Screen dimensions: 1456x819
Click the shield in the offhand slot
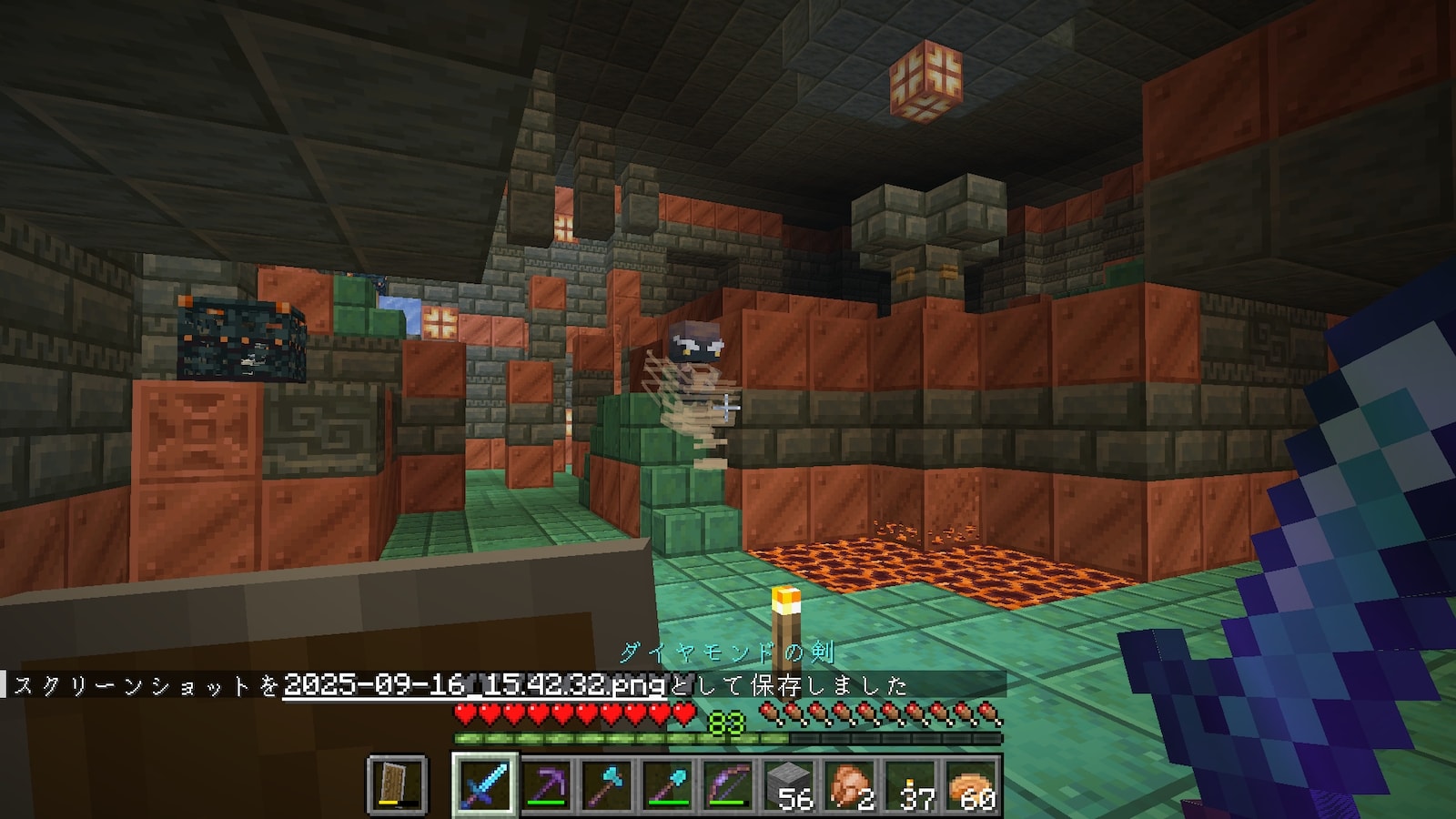coord(398,784)
